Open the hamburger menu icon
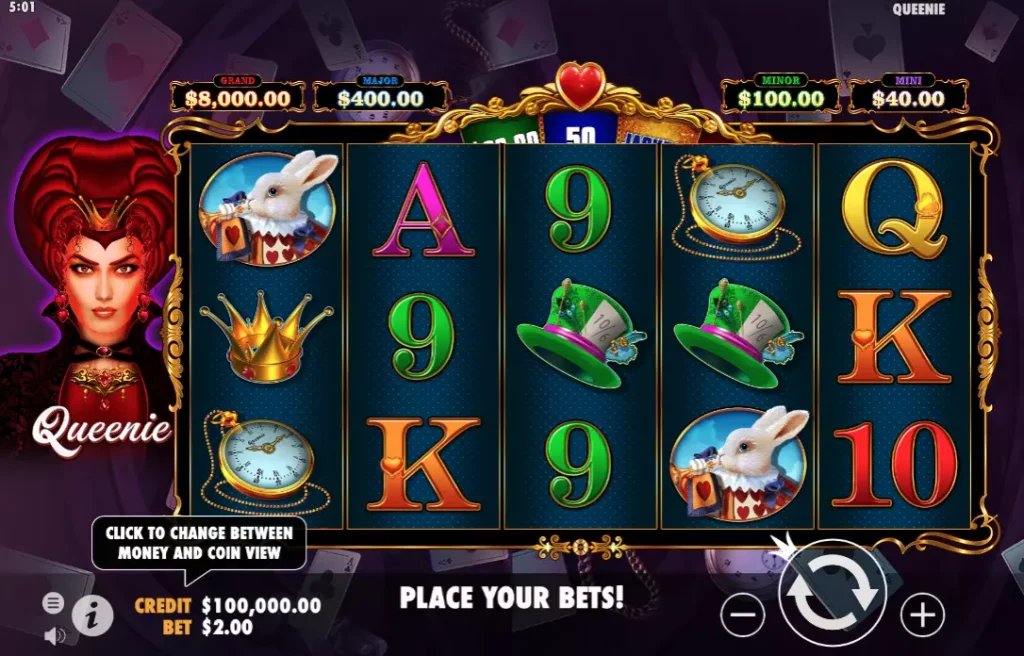This screenshot has height=656, width=1024. click(x=53, y=603)
